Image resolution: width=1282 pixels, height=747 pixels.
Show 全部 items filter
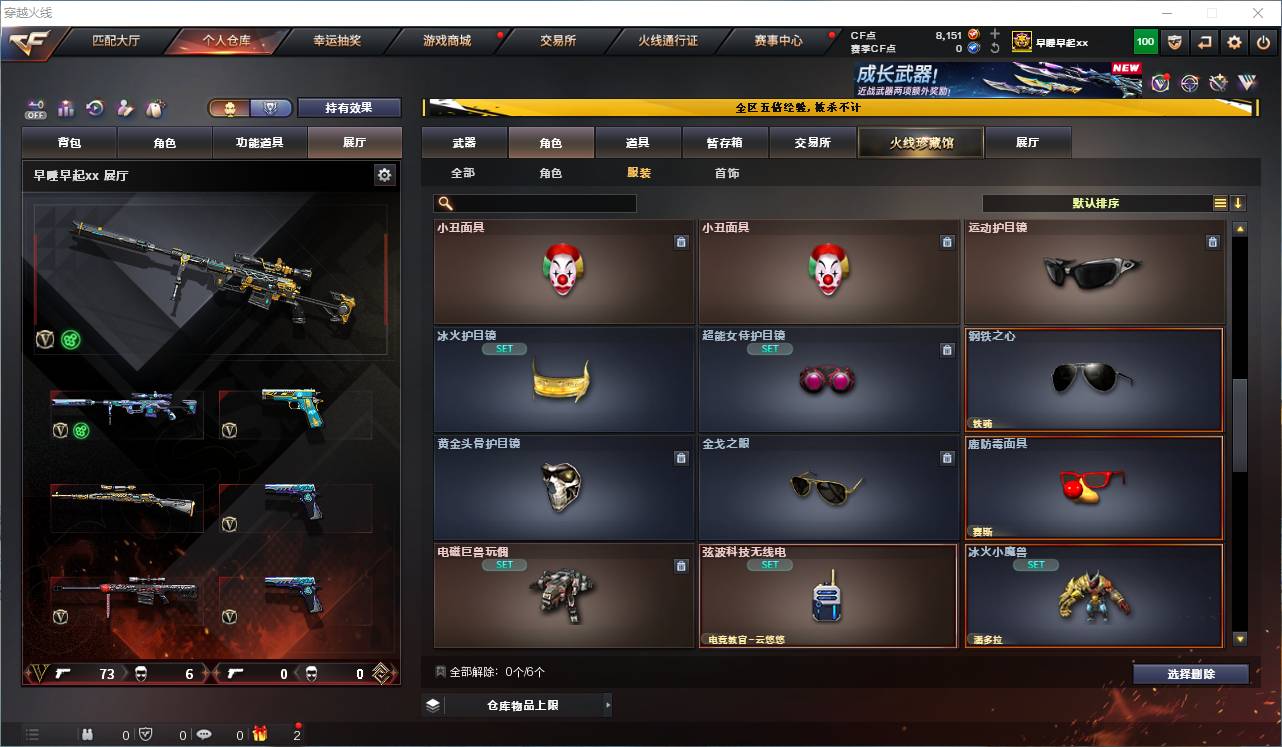(463, 173)
